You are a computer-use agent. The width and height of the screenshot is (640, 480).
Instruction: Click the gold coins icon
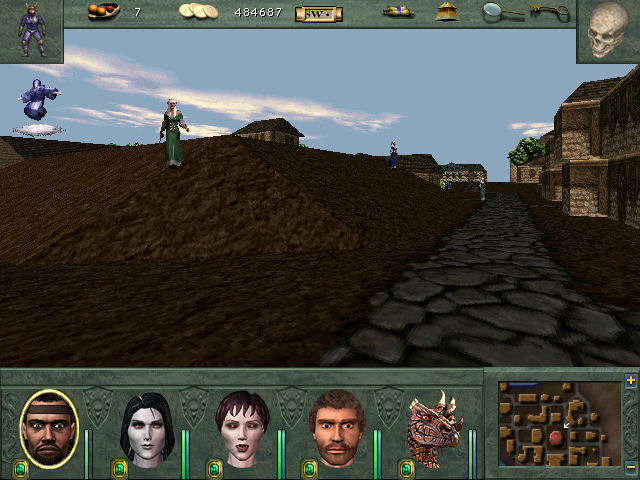click(198, 12)
